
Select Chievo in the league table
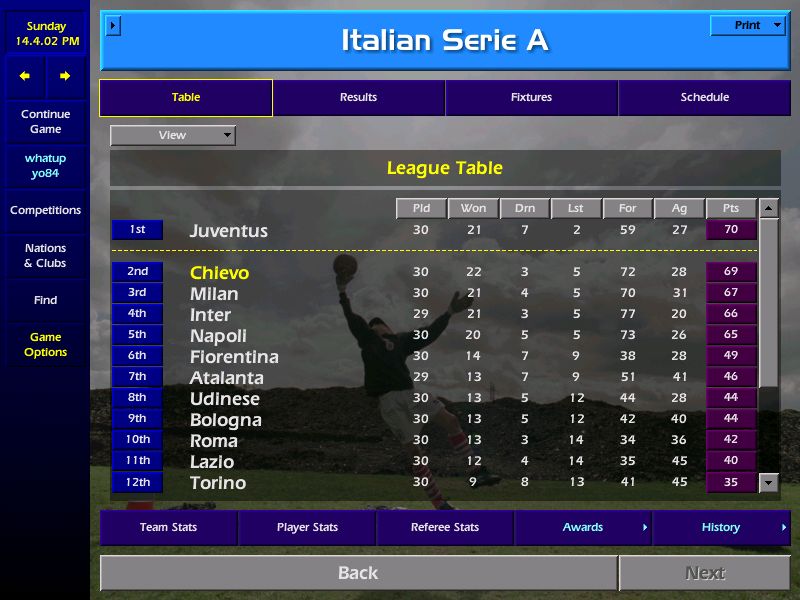(219, 273)
